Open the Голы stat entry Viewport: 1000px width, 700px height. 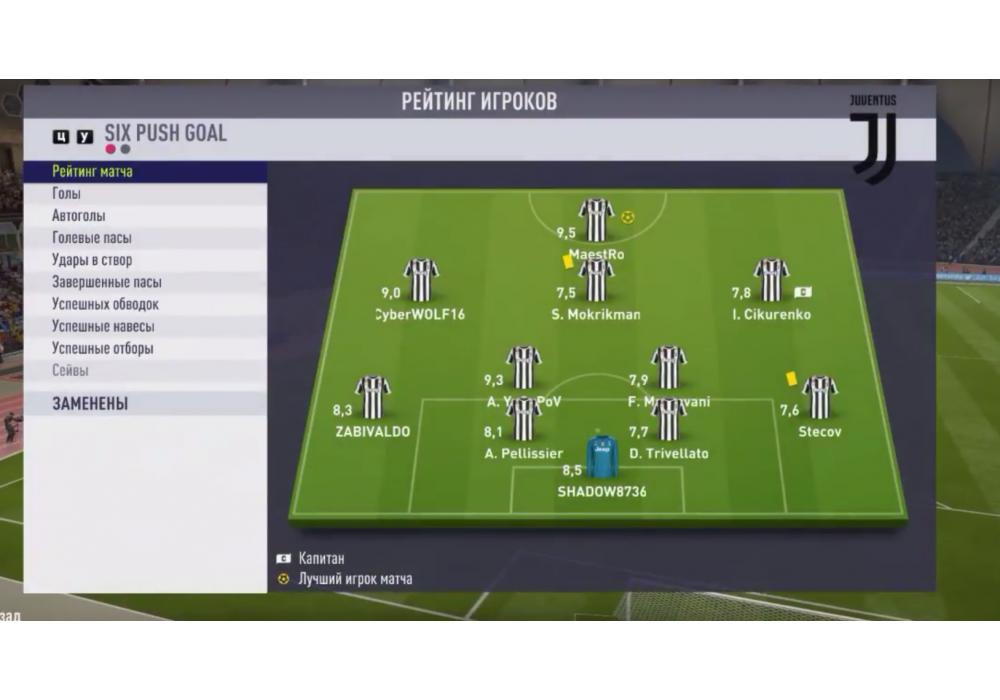coord(67,194)
